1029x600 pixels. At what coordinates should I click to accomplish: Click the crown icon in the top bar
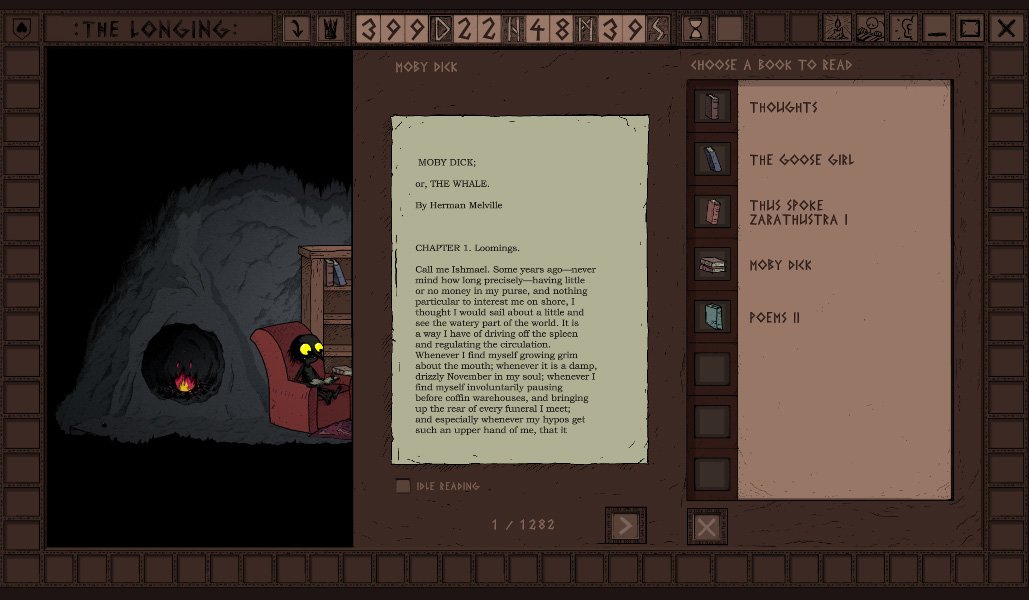click(x=330, y=29)
